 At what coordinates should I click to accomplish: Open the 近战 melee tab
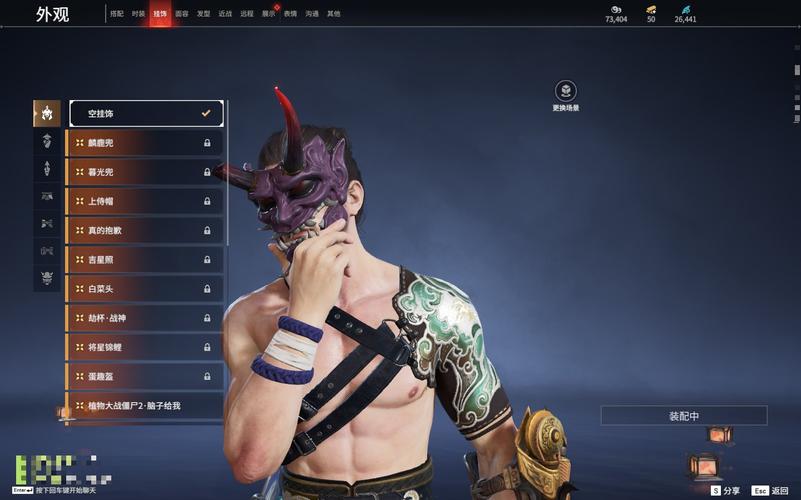tap(225, 14)
